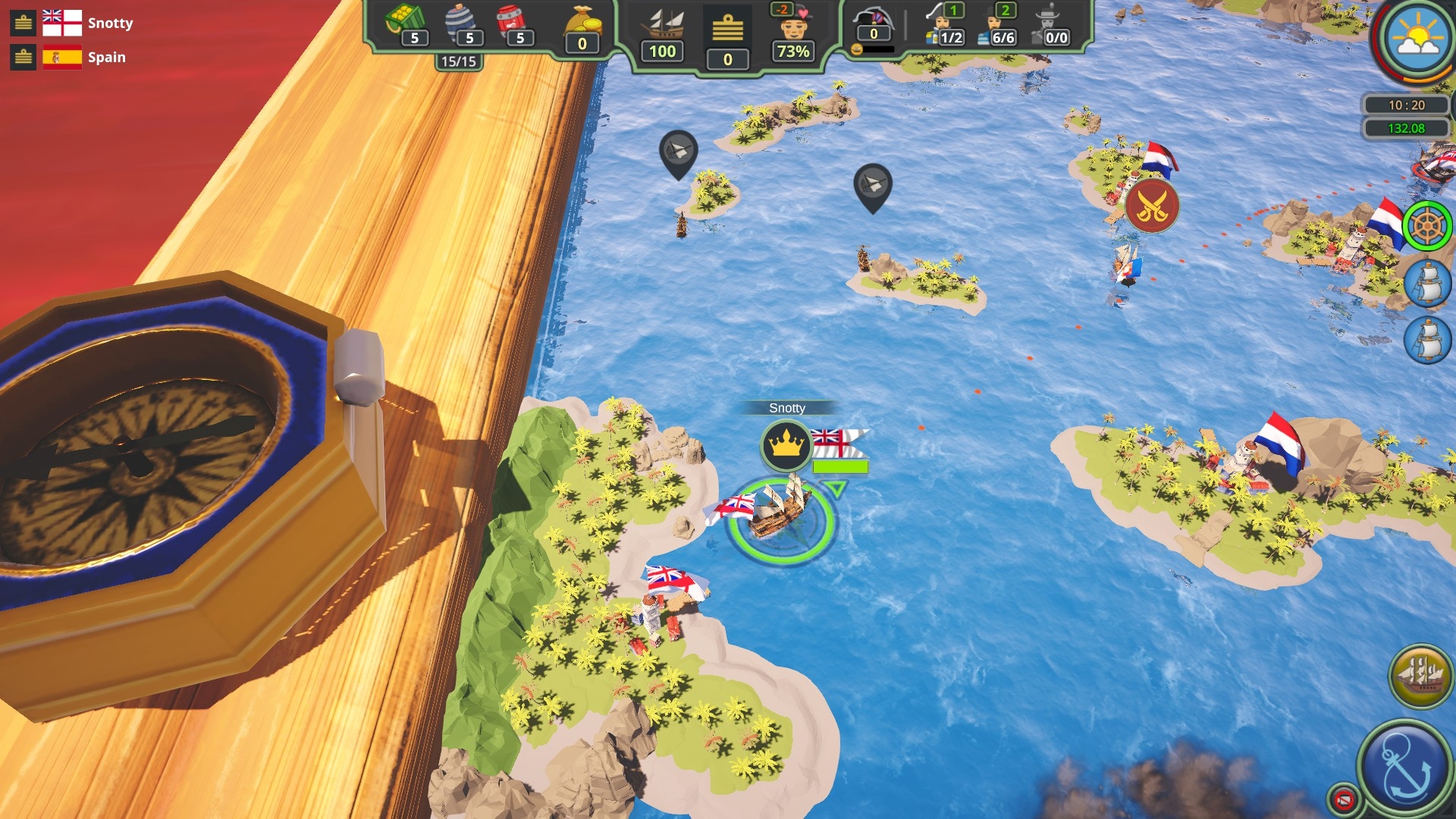1456x819 pixels.
Task: Inspect the sailors crew count icon
Action: click(994, 27)
